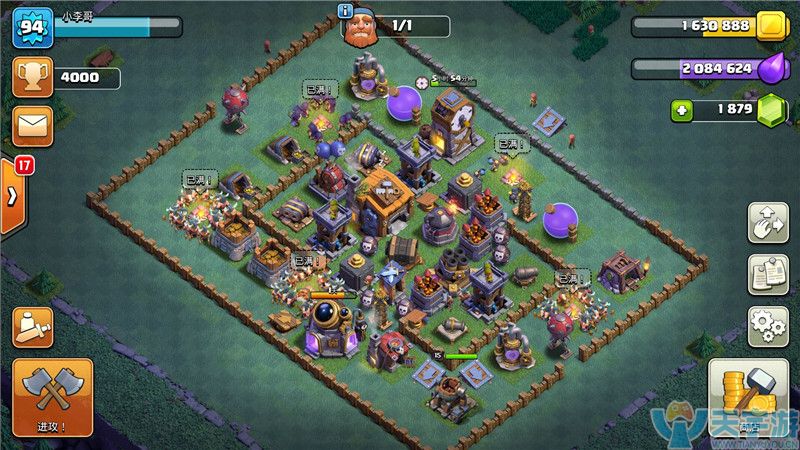Open the documents and notes button
The image size is (800, 450).
tap(768, 274)
